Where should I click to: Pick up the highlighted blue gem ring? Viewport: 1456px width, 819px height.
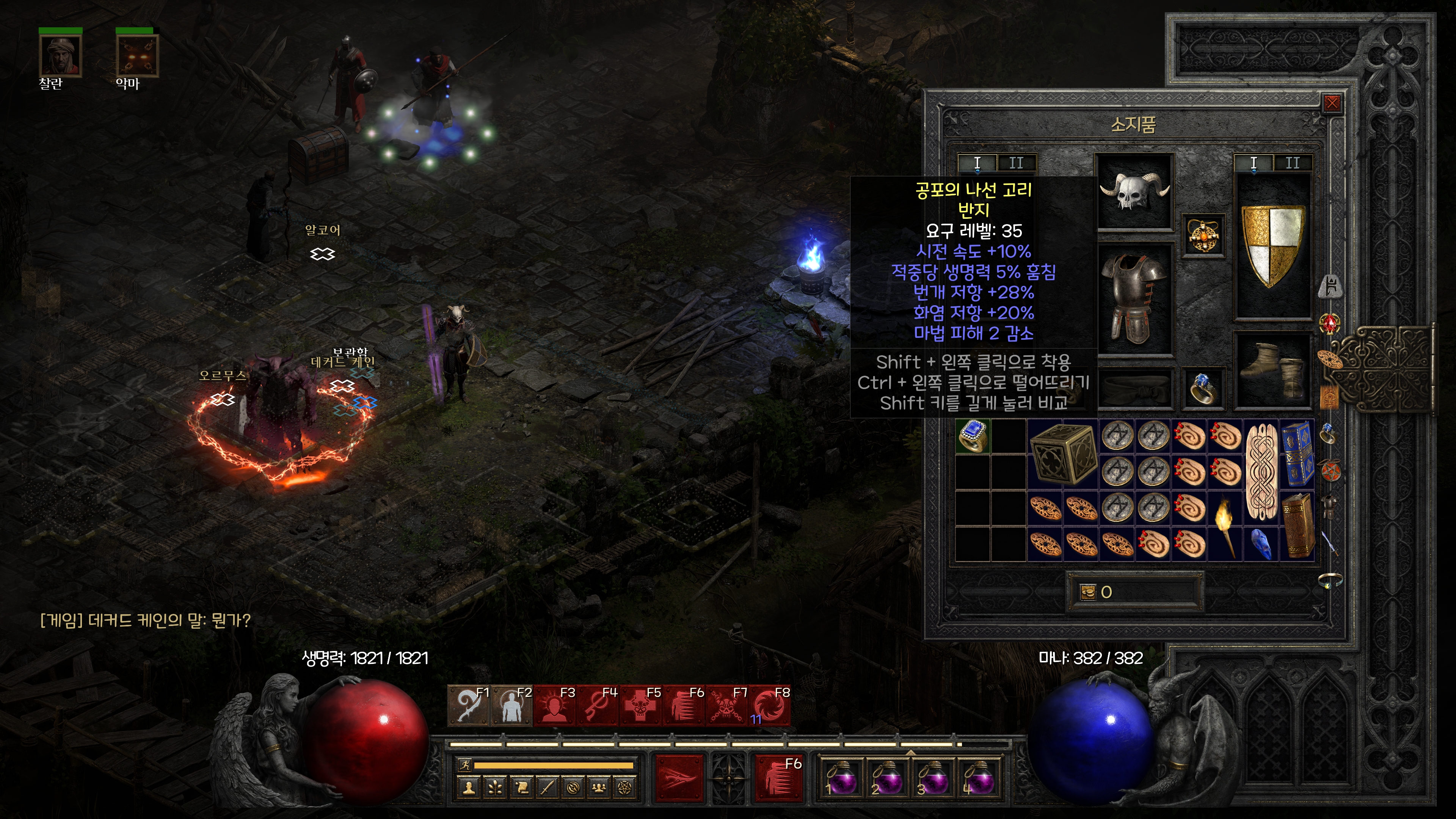click(x=972, y=436)
